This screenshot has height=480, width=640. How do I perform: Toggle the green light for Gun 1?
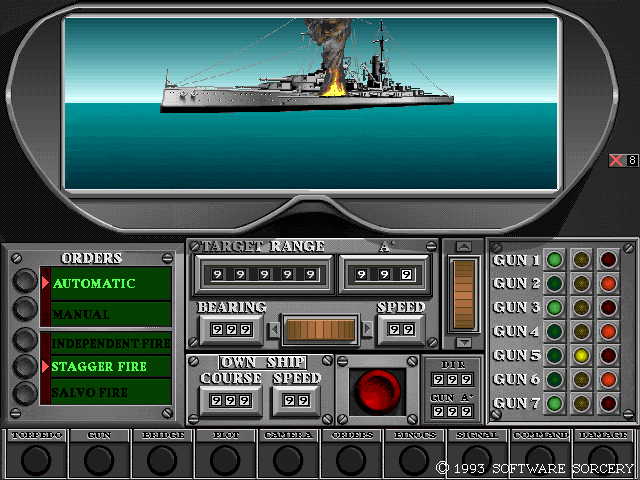[x=554, y=260]
